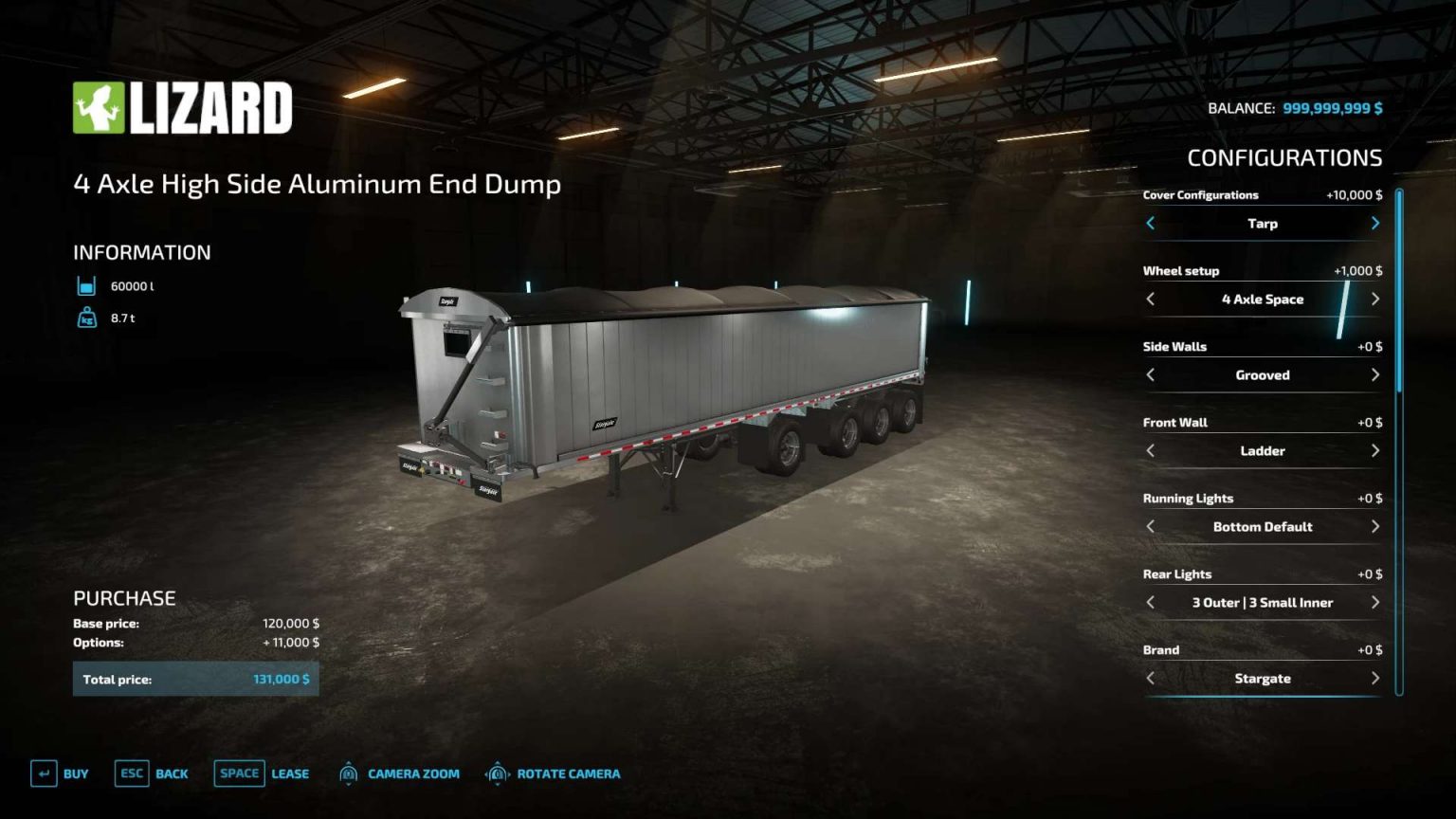
Task: Click BUY to purchase the trailer
Action: tap(74, 773)
